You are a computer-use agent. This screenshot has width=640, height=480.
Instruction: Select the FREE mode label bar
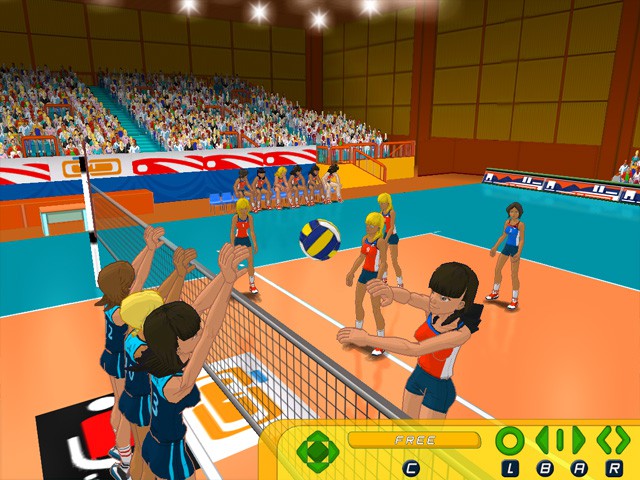414,440
